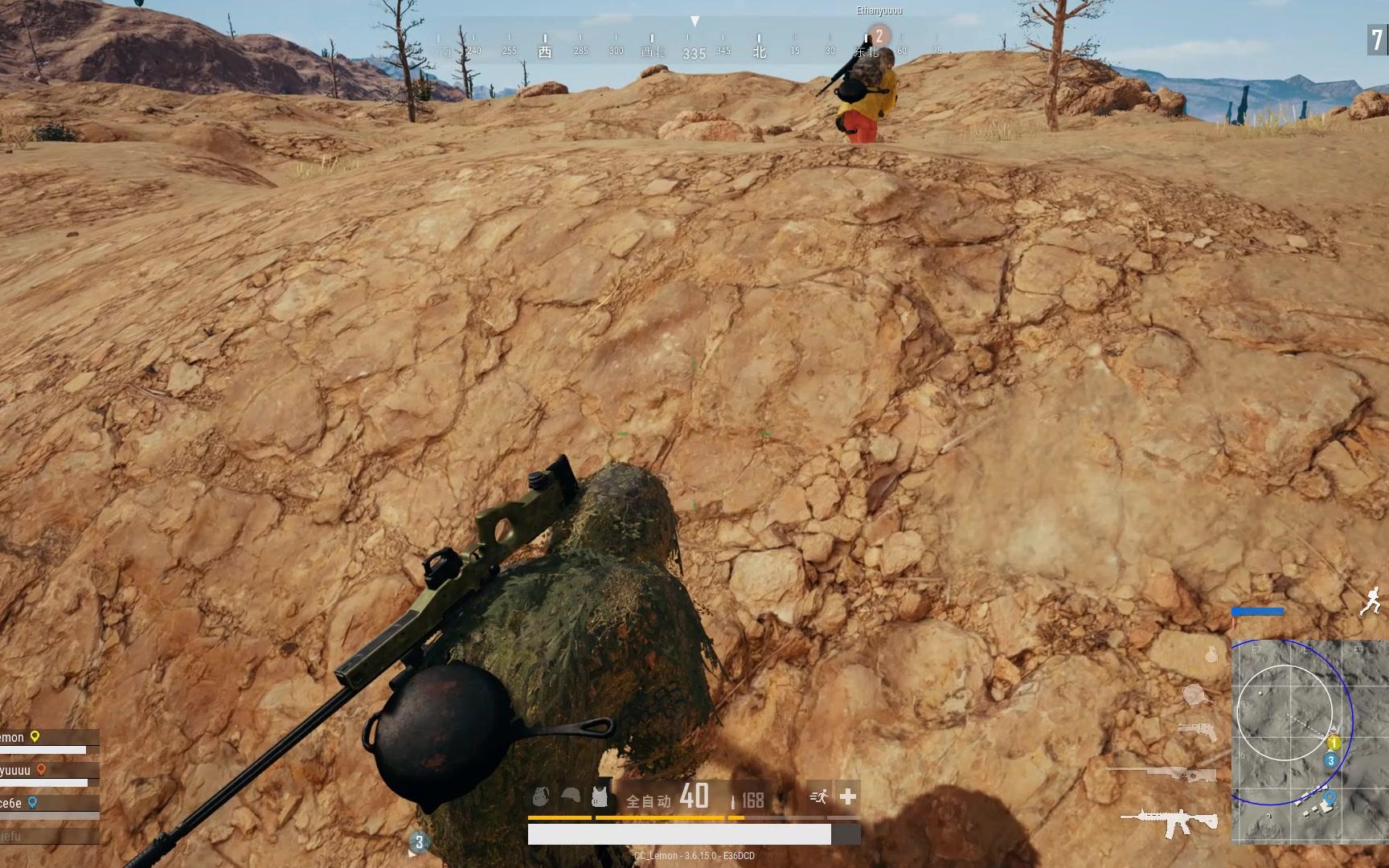Screen dimensions: 1389x868
Task: Equip the frying pan melee slot
Action: pos(1198,694)
